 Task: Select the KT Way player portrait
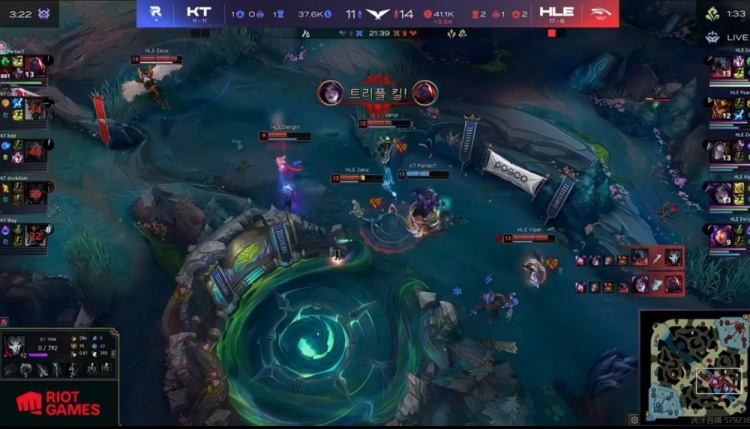coord(36,236)
